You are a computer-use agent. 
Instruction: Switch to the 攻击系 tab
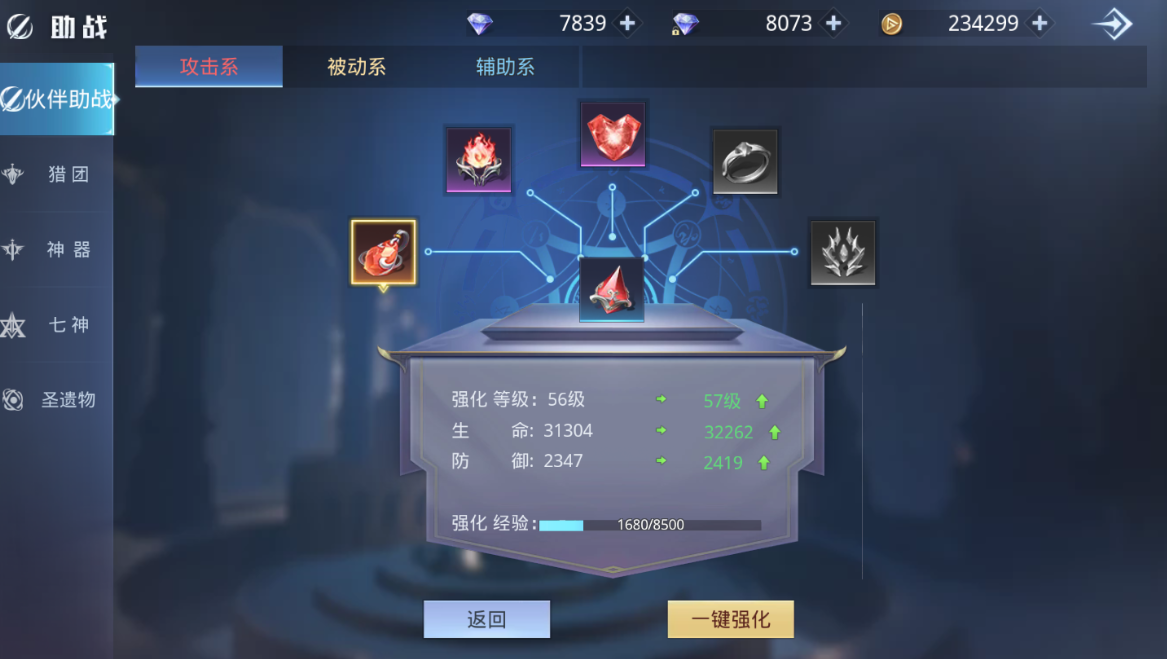coord(209,67)
